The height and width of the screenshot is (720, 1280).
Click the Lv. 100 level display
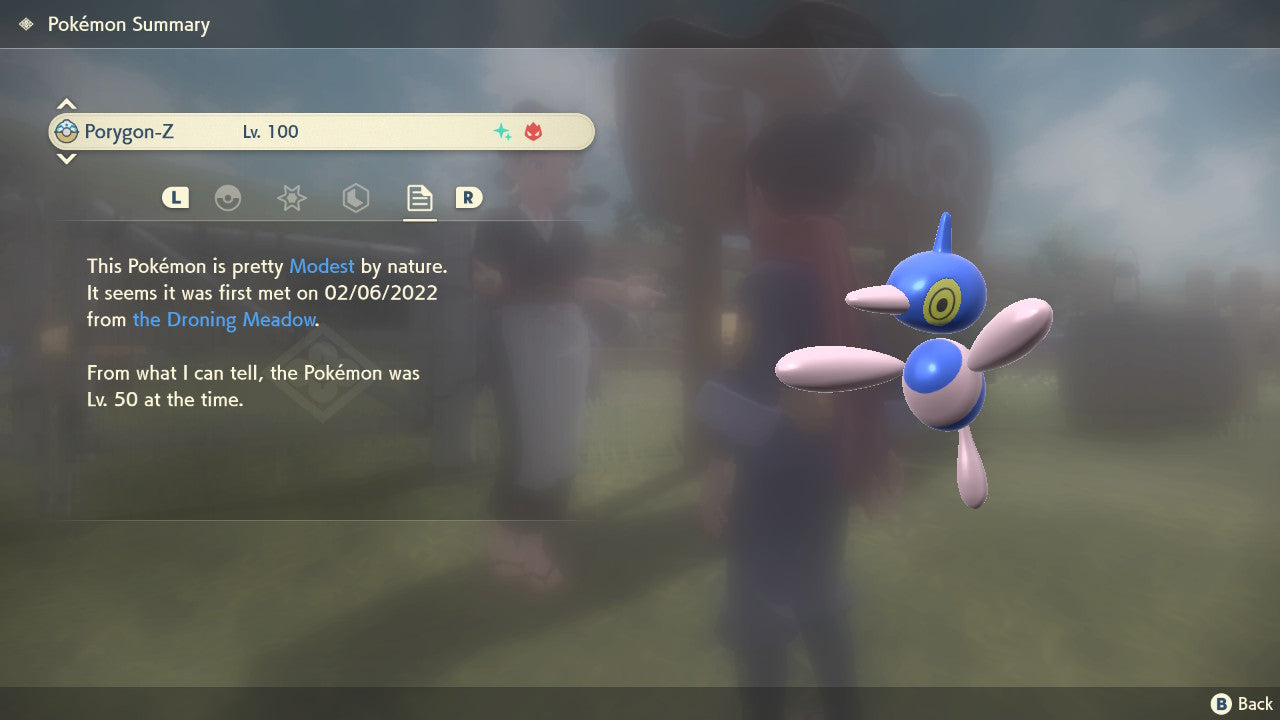point(272,131)
